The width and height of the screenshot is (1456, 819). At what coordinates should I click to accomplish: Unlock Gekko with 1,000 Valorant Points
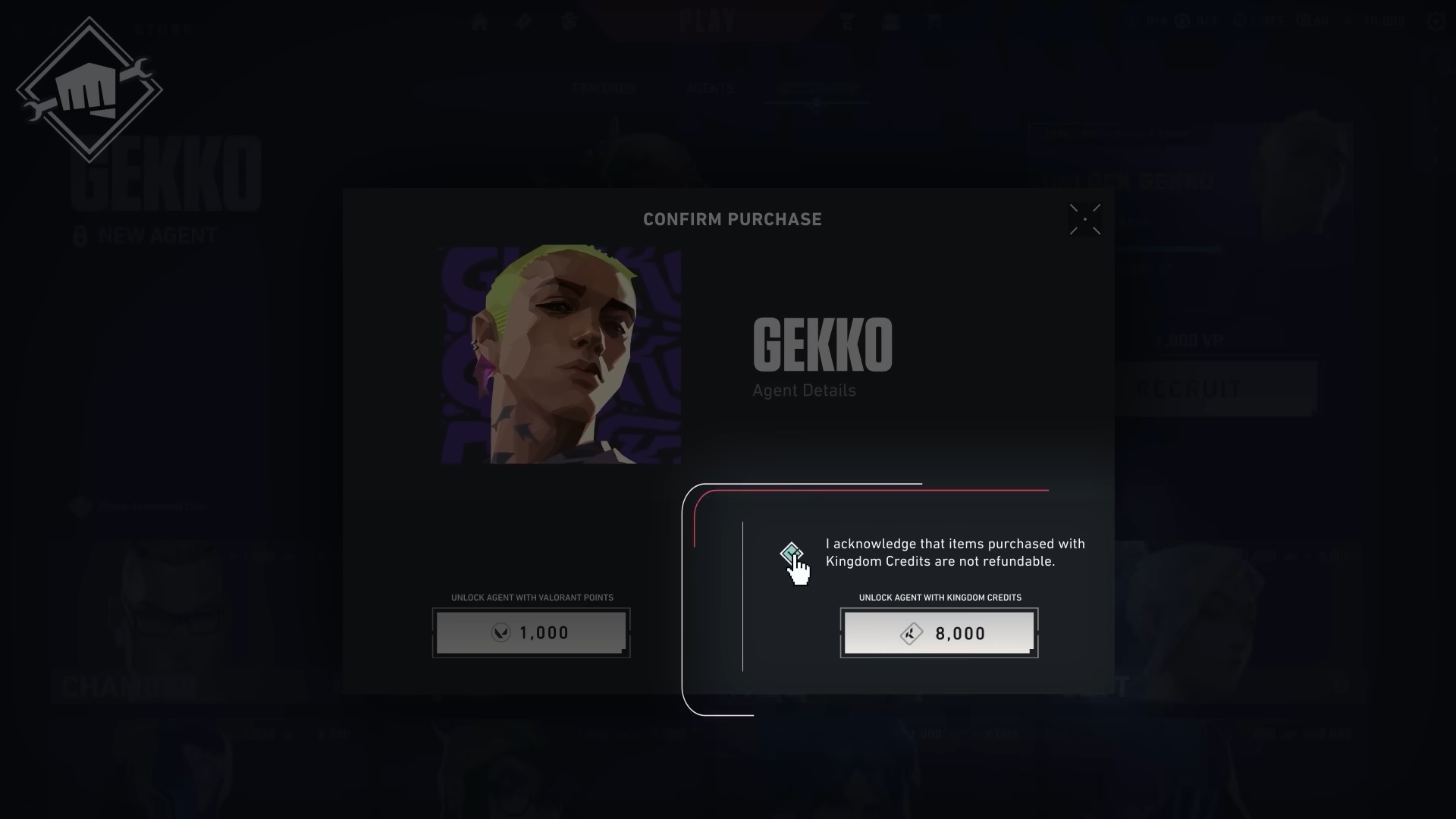(531, 632)
